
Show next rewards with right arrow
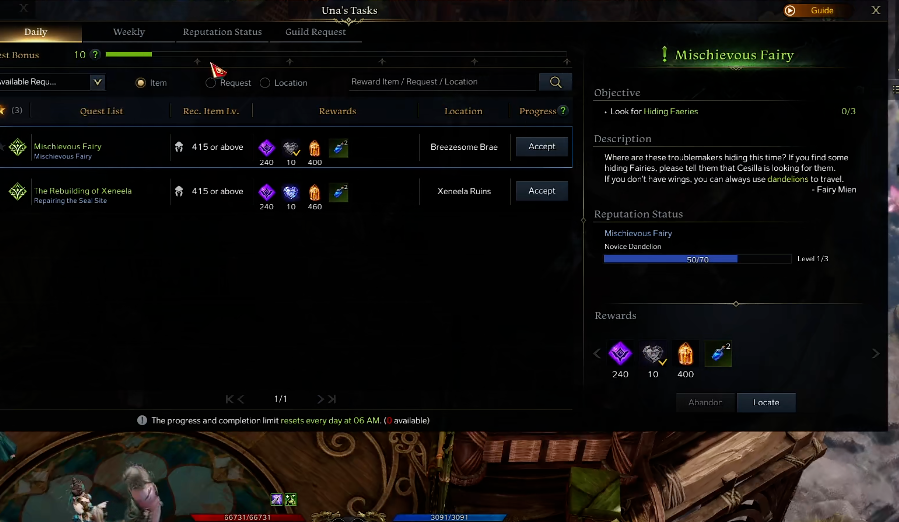(876, 353)
